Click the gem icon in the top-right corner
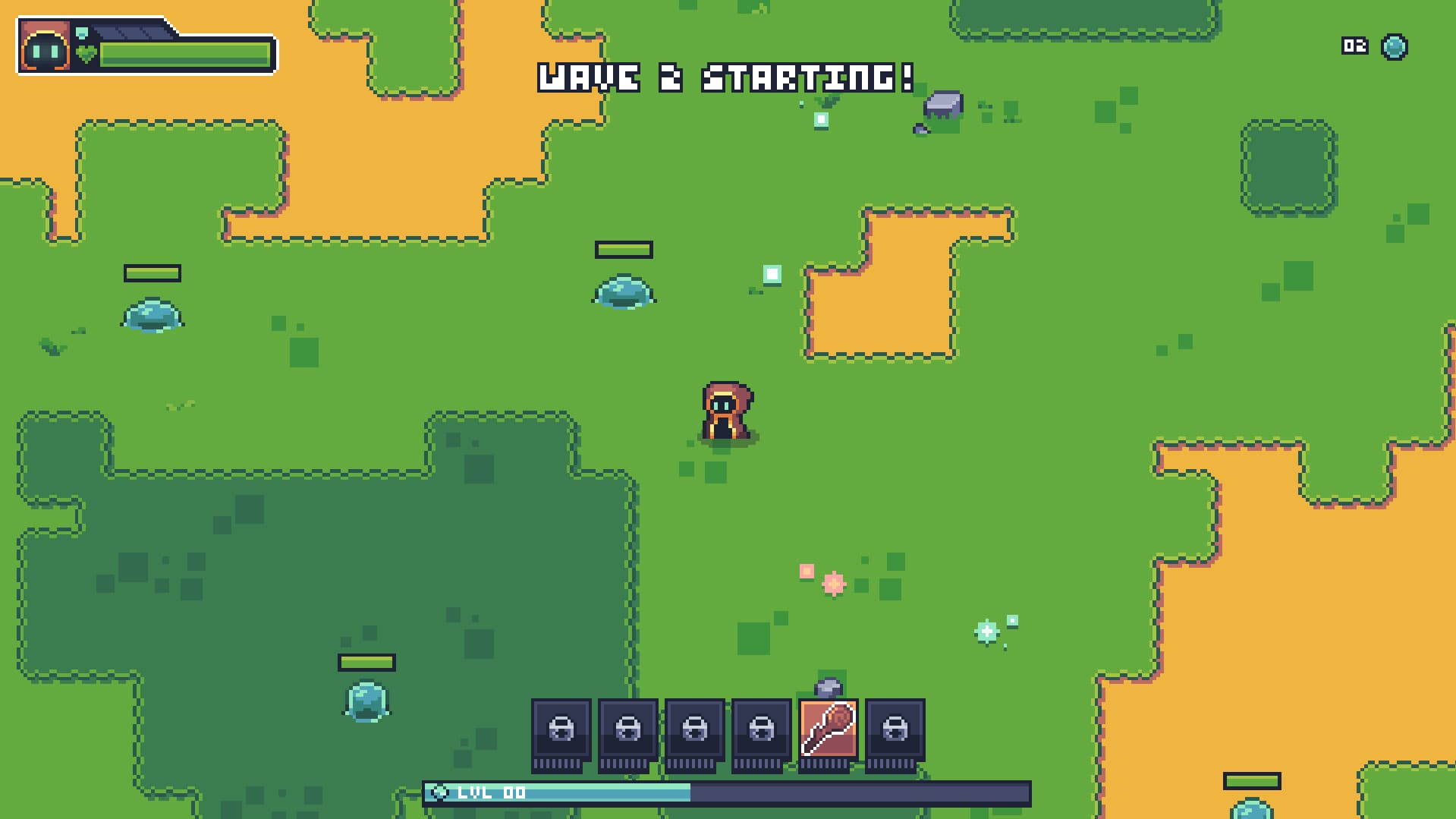 coord(1393,47)
